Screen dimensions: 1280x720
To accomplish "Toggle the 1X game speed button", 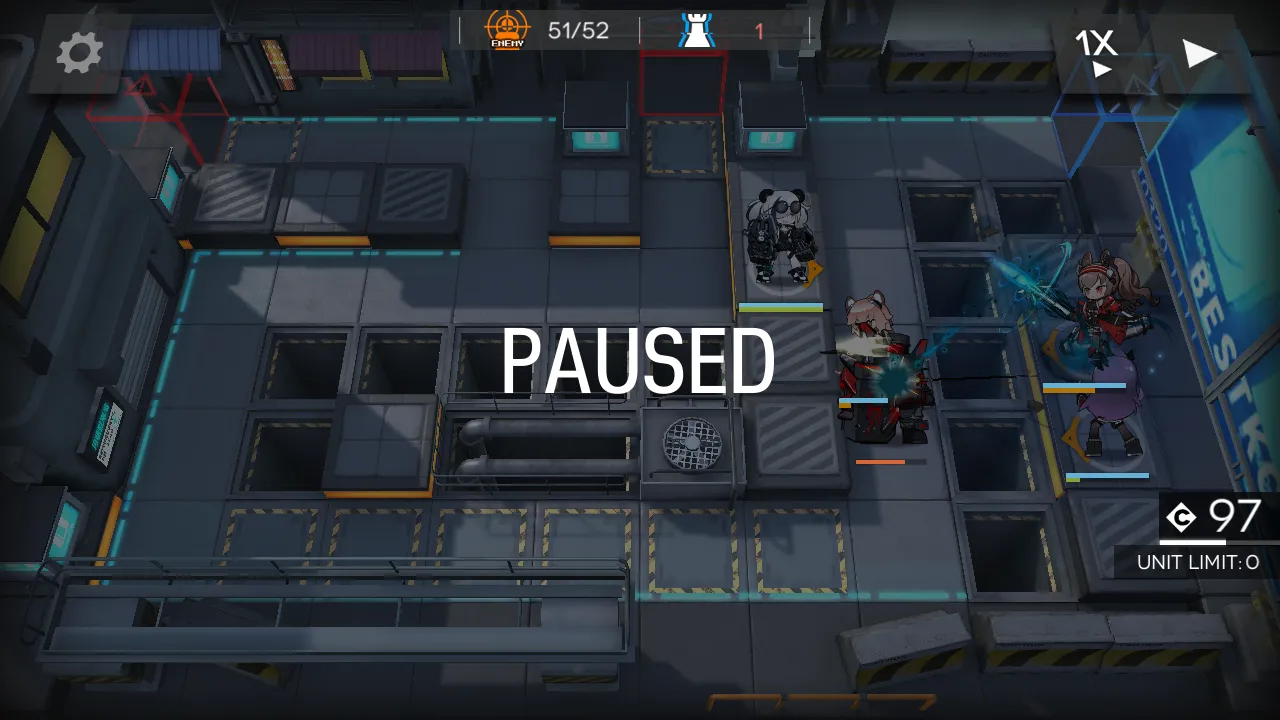I will click(x=1097, y=51).
